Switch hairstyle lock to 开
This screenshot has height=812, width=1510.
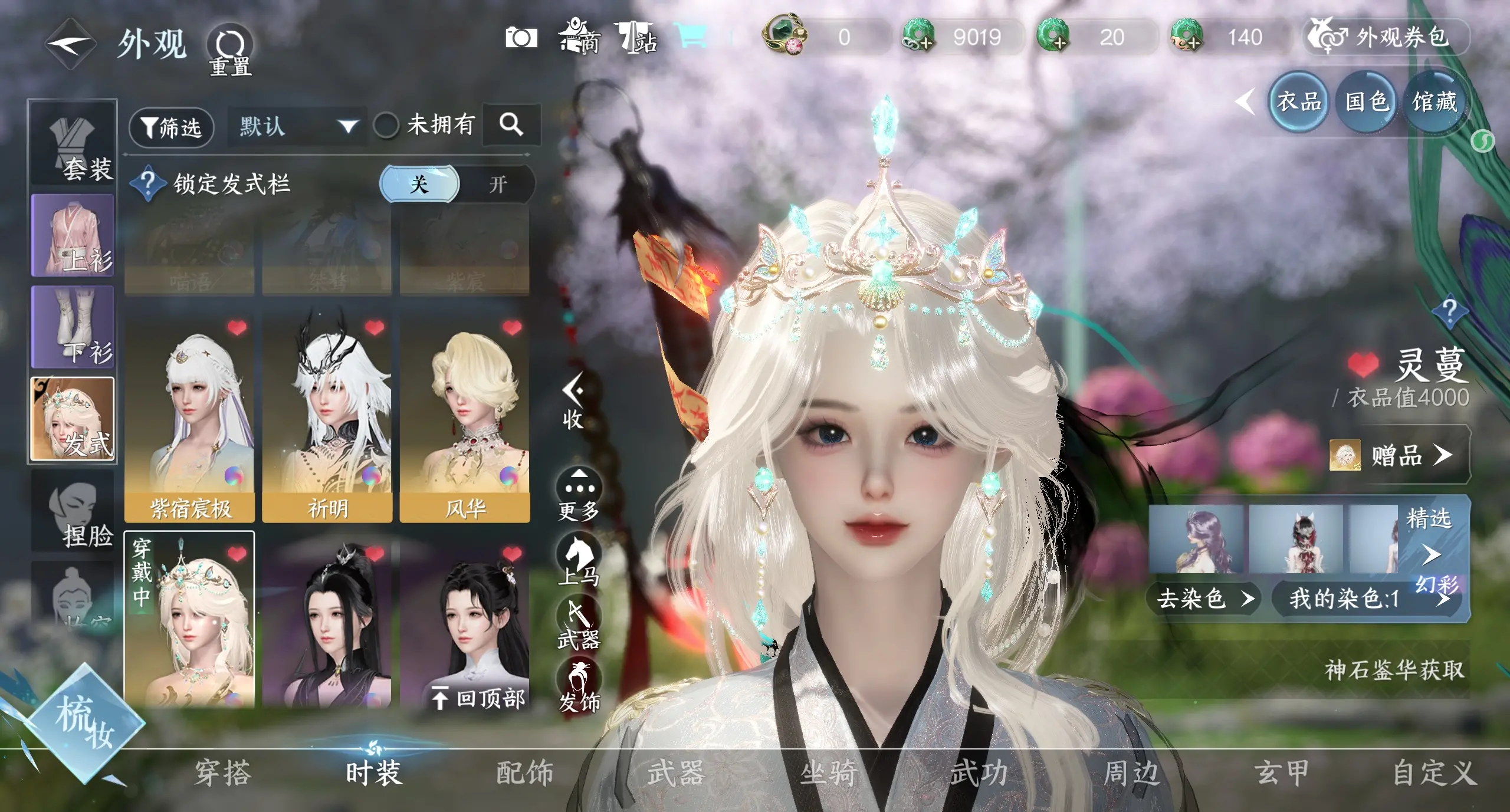pyautogui.click(x=498, y=185)
